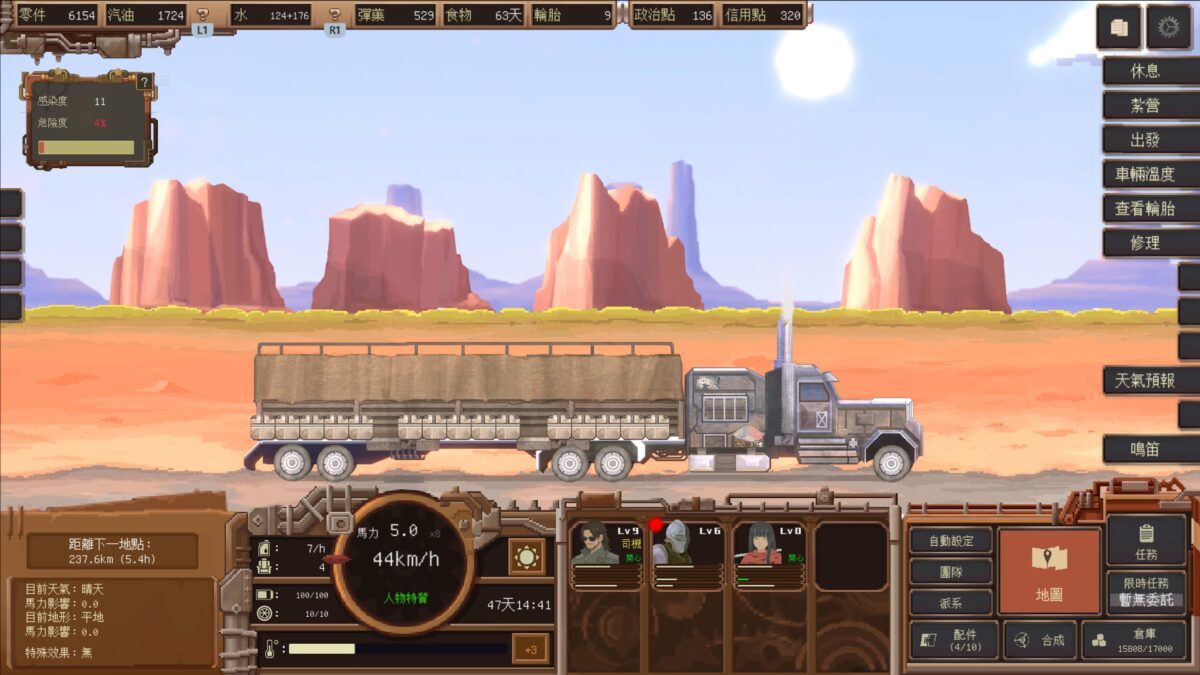View the 限時任務 timed missions

point(1146,592)
